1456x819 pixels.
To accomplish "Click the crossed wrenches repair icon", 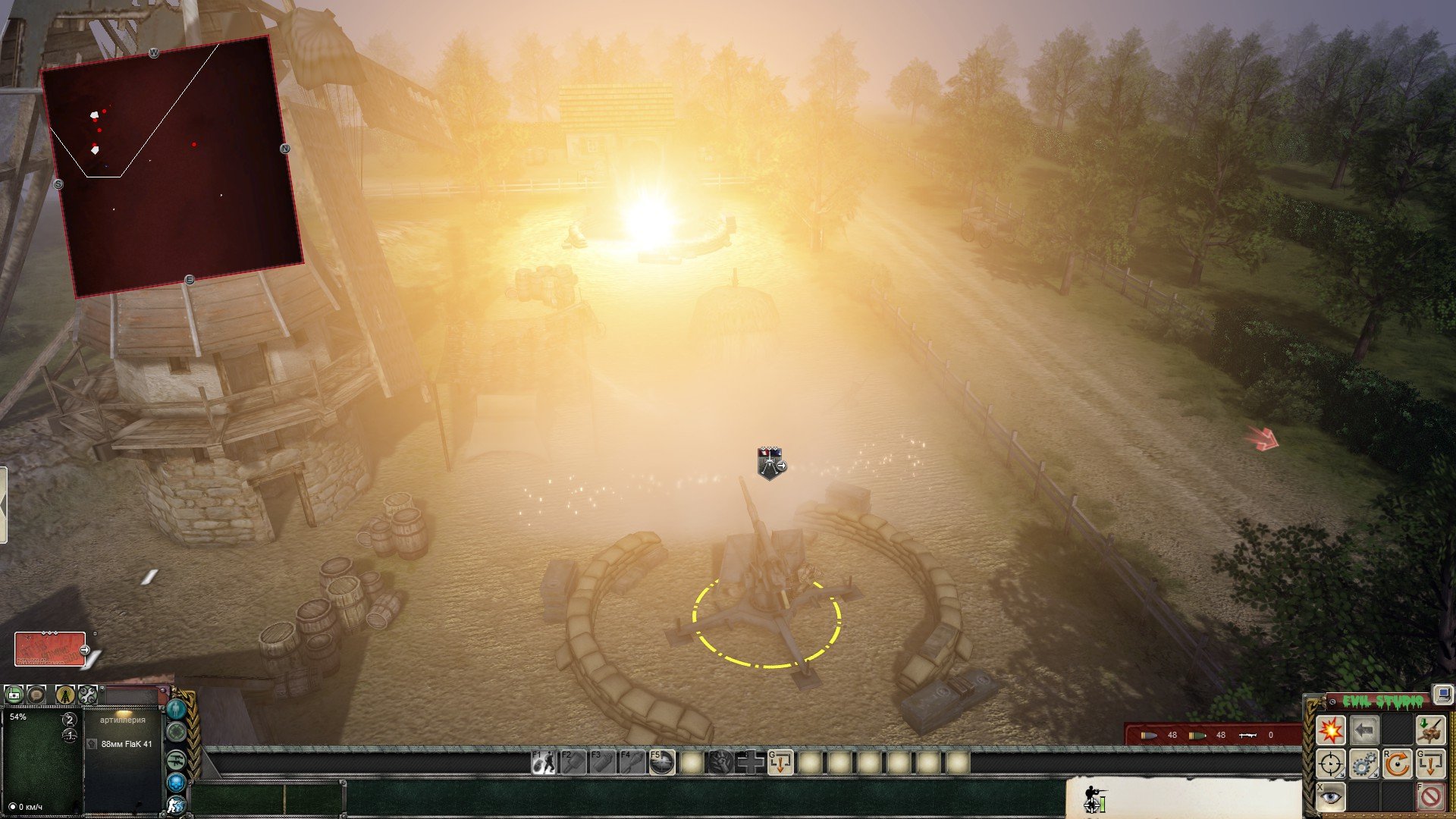I will click(x=88, y=694).
